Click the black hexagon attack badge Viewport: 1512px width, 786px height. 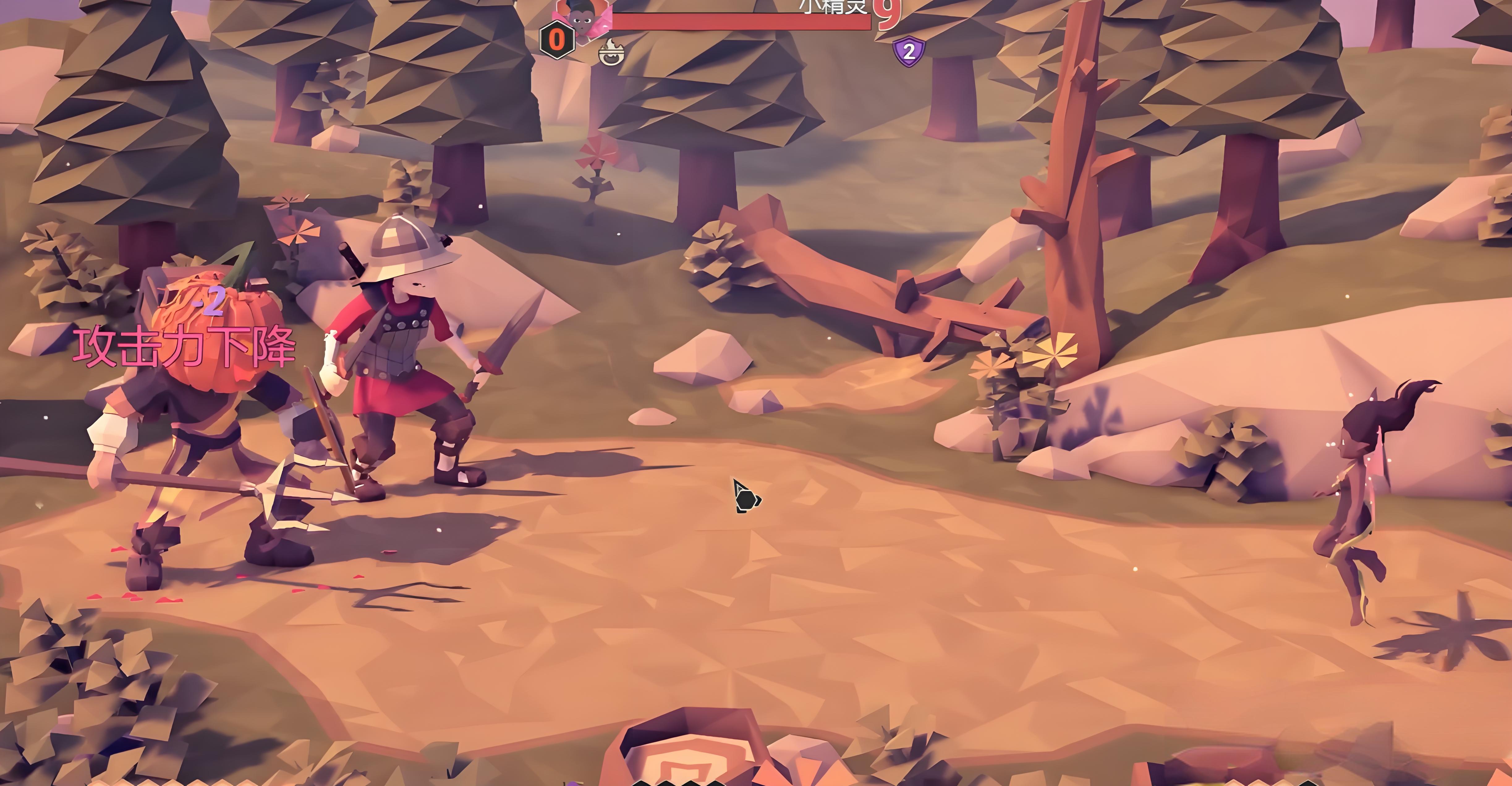point(556,40)
